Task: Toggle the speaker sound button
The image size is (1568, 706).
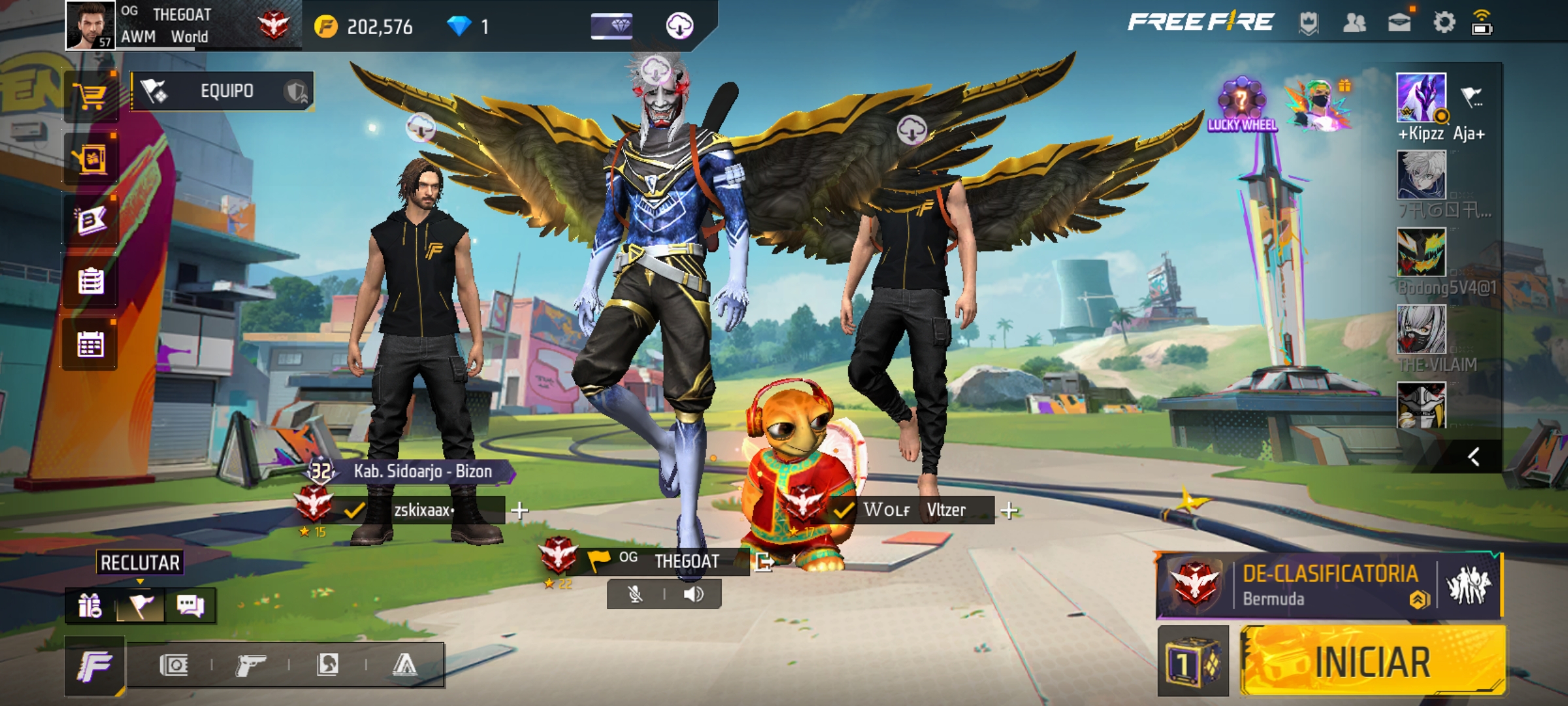Action: click(x=693, y=594)
